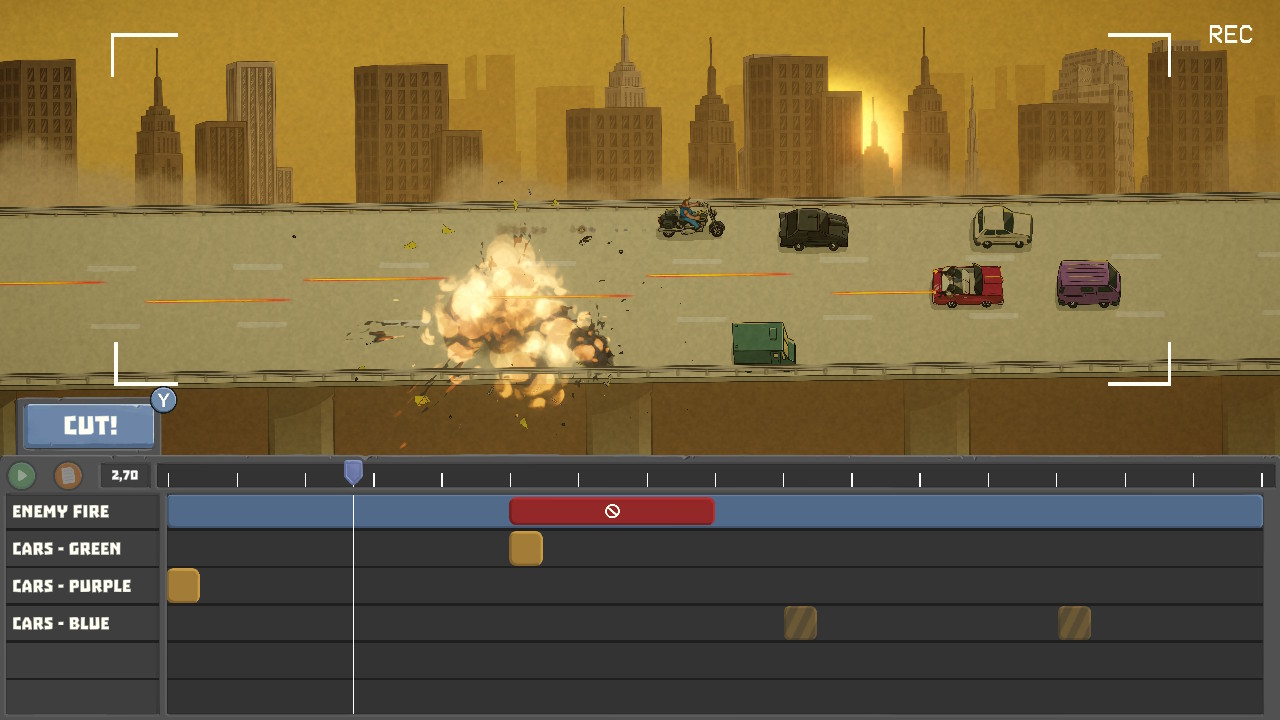
Task: Select the yellow keyframe on Cars - Green
Action: click(x=526, y=548)
